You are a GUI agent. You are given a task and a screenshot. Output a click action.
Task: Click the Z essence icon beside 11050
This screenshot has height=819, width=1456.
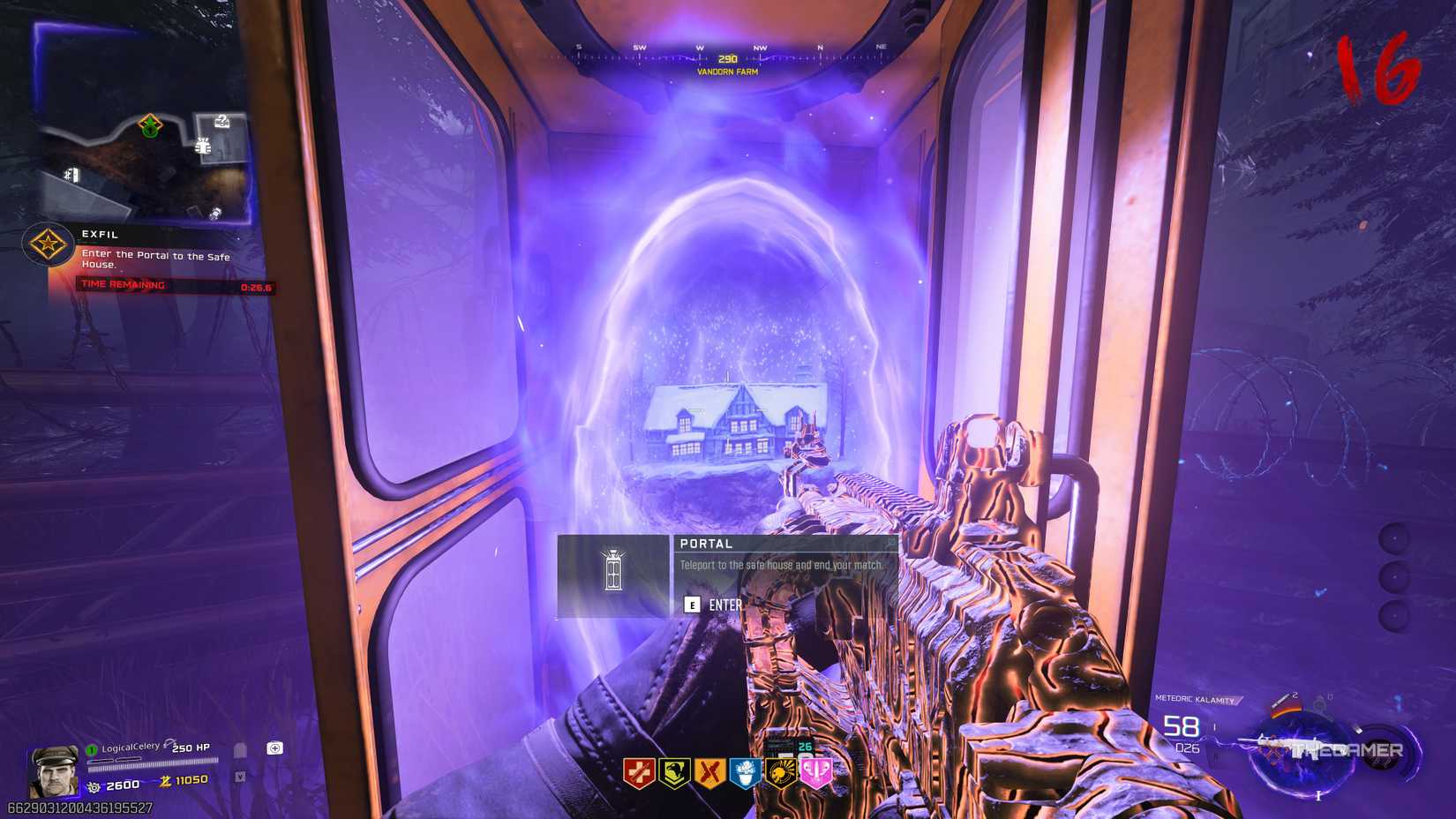coord(166,783)
